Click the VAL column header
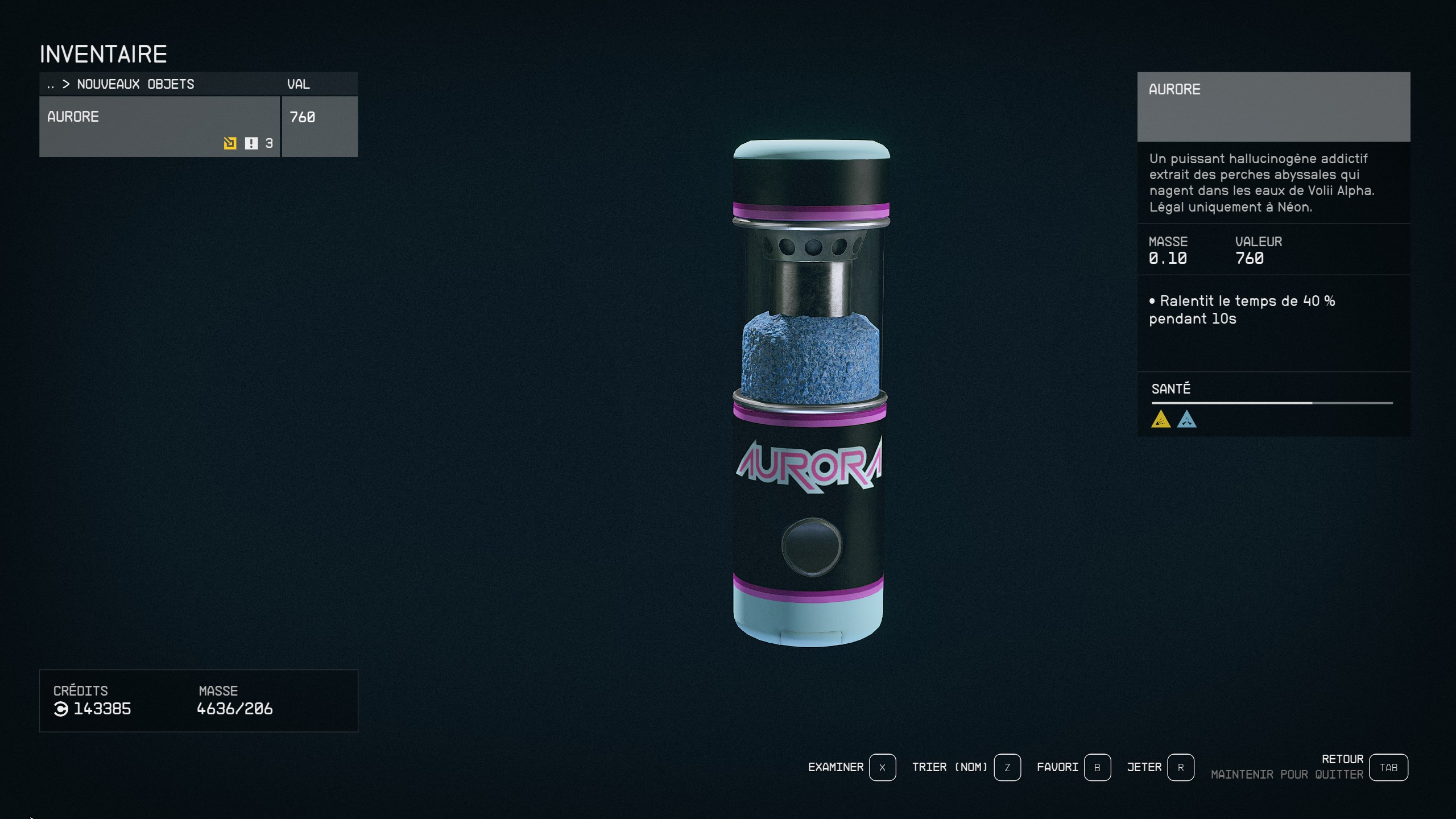Screen dimensions: 1456x819 [x=299, y=84]
